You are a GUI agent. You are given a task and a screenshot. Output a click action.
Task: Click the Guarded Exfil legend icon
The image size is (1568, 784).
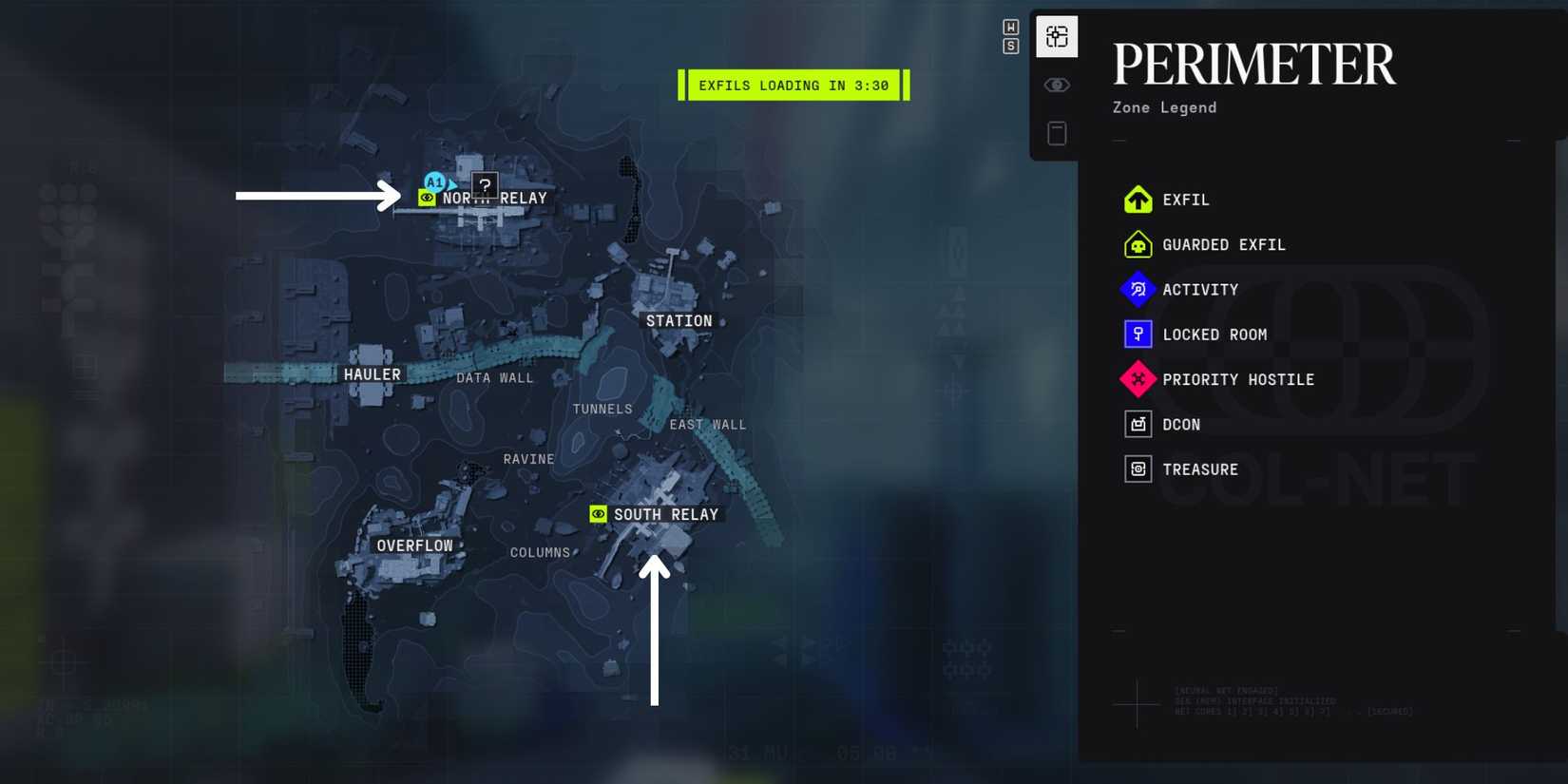click(1138, 244)
